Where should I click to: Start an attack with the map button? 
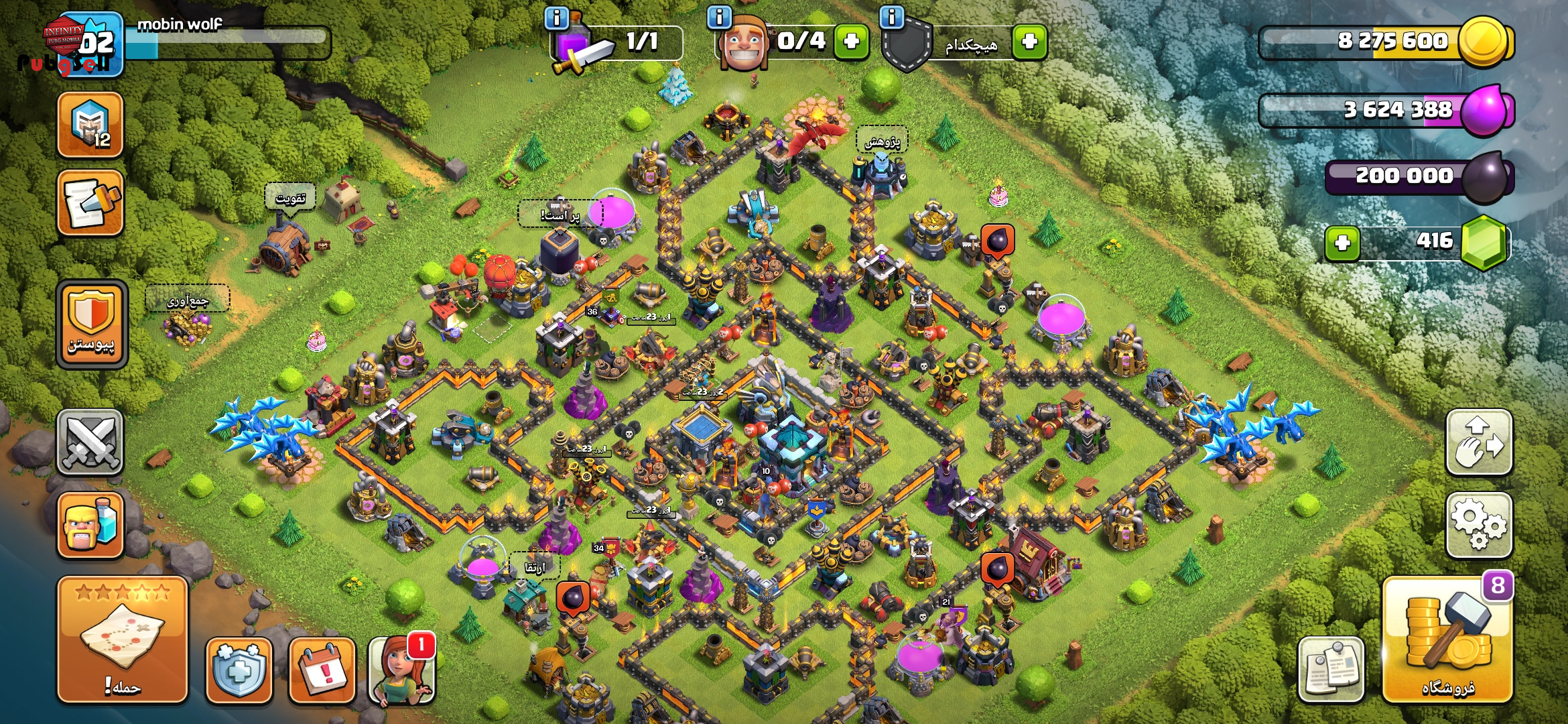point(123,640)
